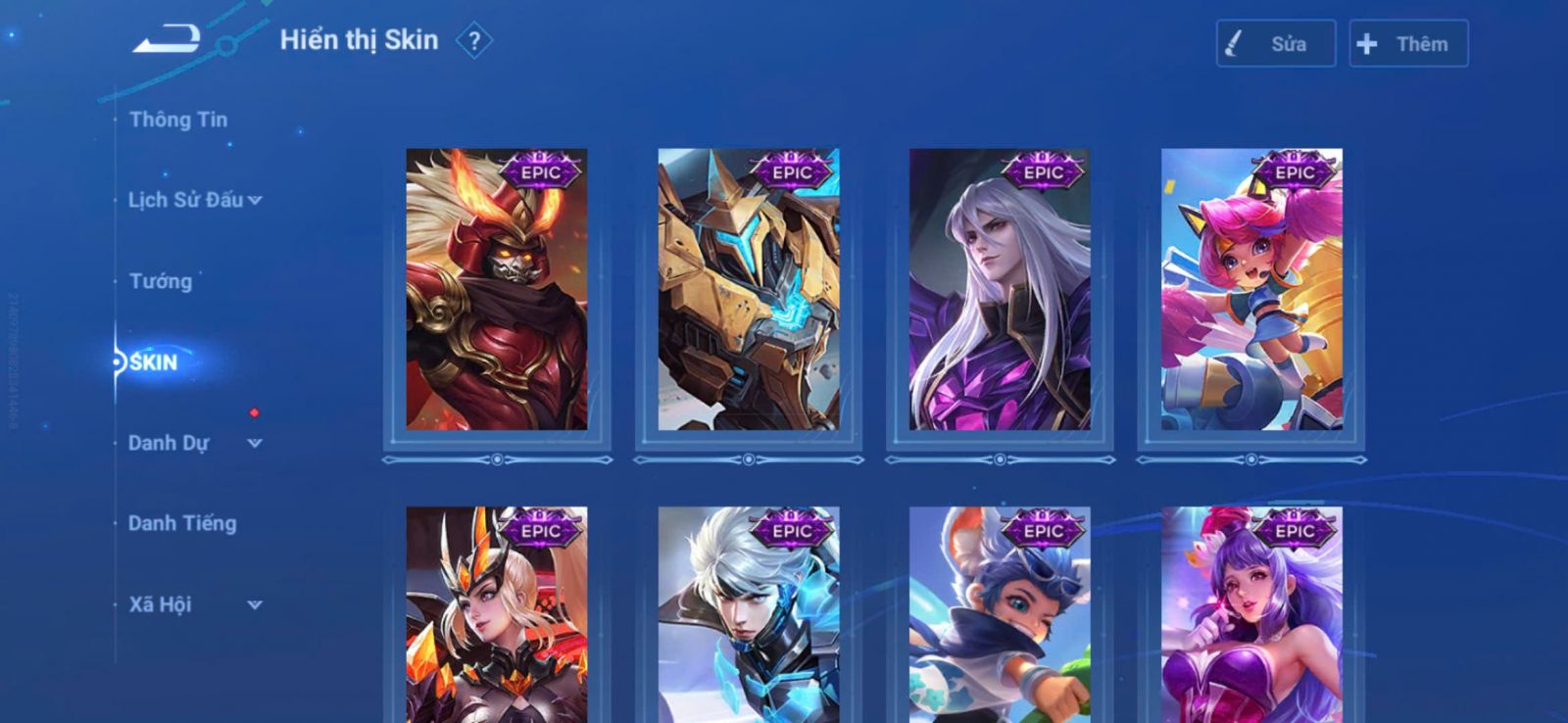Select the SKIN tab
This screenshot has height=723, width=1568.
(154, 362)
